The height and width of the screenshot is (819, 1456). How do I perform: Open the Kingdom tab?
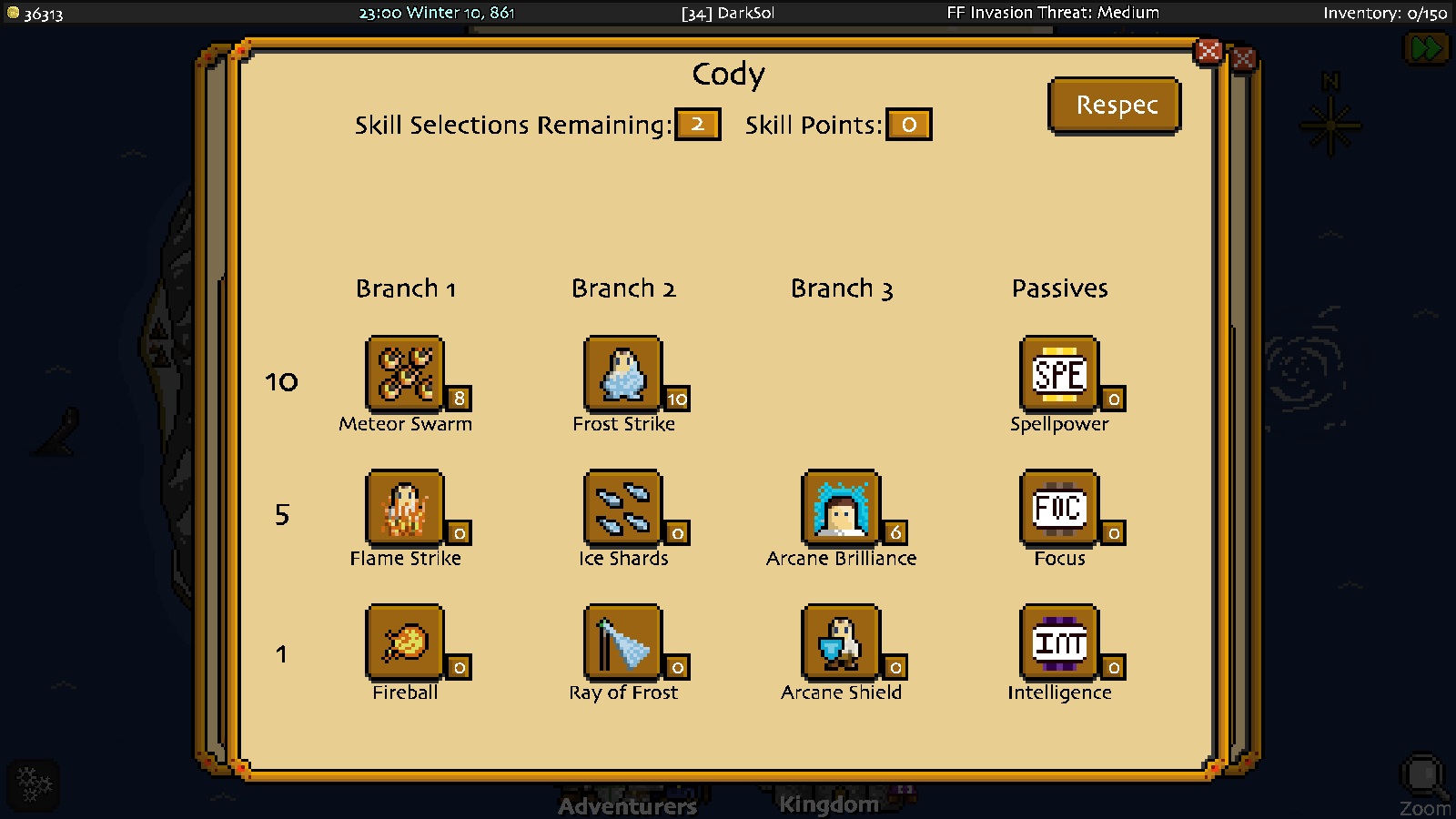click(x=829, y=803)
